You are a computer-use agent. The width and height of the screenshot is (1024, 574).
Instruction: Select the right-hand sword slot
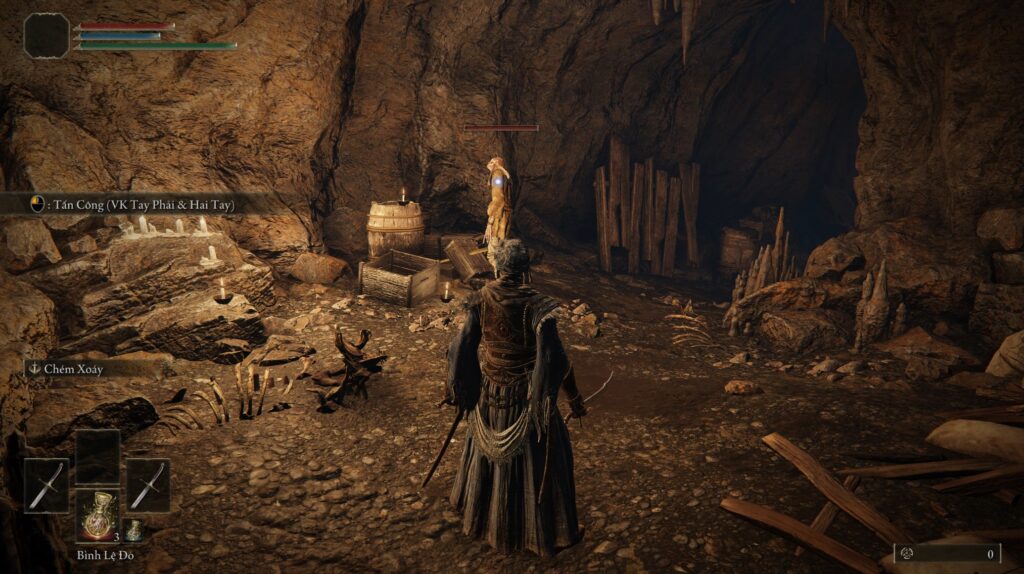tap(148, 486)
